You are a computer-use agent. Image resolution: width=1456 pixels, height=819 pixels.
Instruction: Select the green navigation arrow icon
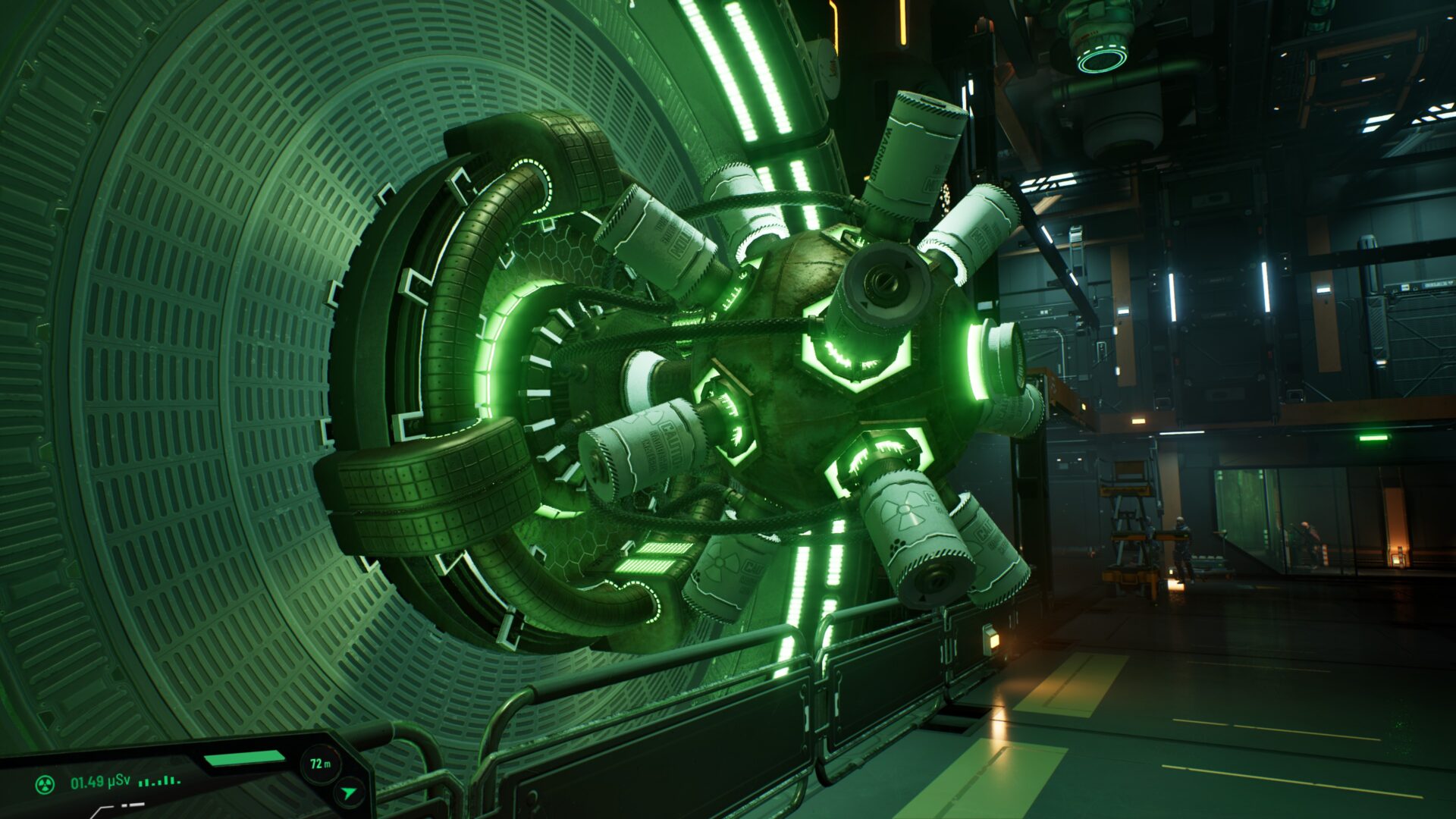tap(348, 793)
